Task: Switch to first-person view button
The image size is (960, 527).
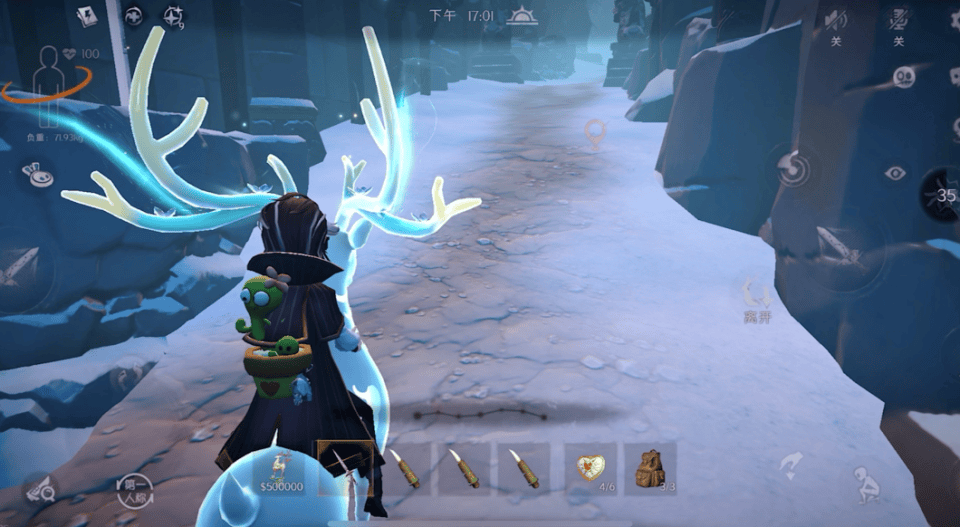Action: (x=132, y=488)
